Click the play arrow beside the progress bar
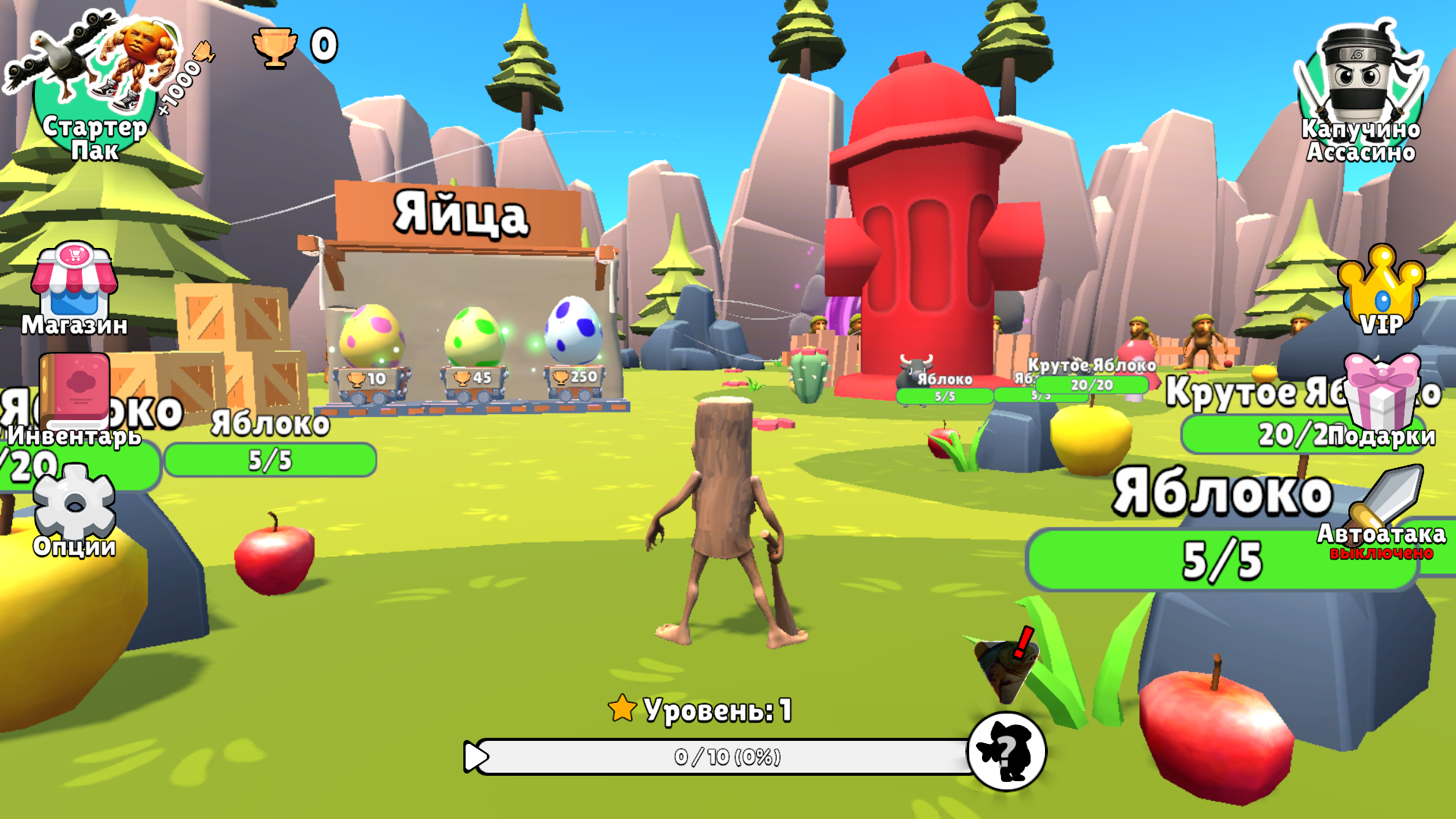 click(474, 756)
